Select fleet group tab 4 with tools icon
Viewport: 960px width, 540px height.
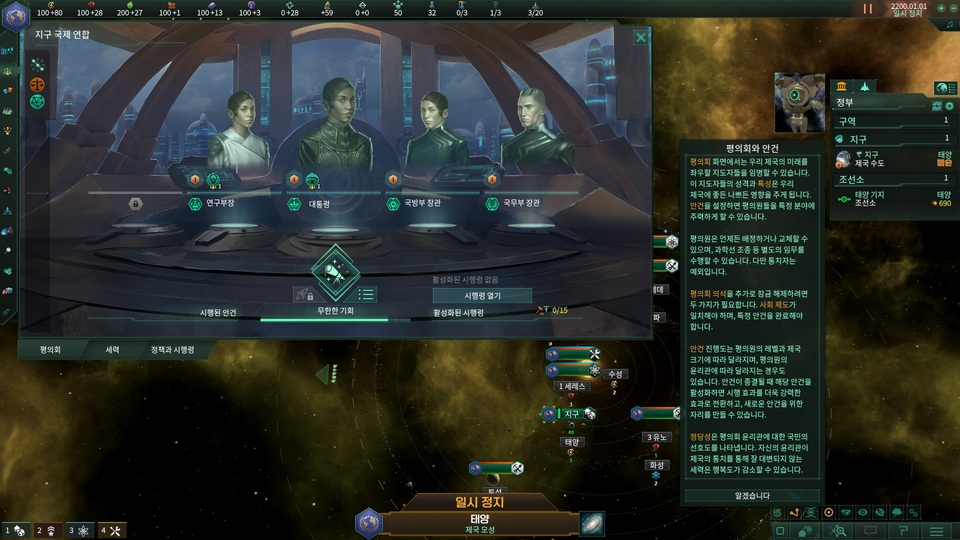pyautogui.click(x=110, y=530)
